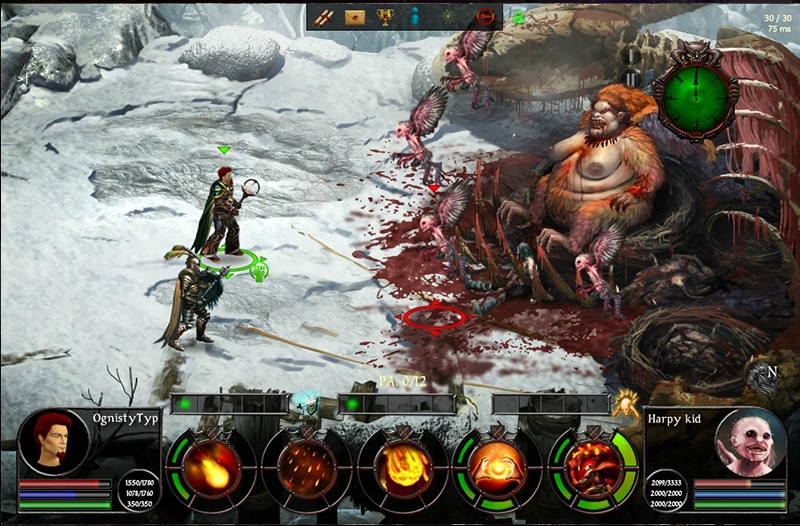Click the green padlock icon
The width and height of the screenshot is (800, 526).
519,16
